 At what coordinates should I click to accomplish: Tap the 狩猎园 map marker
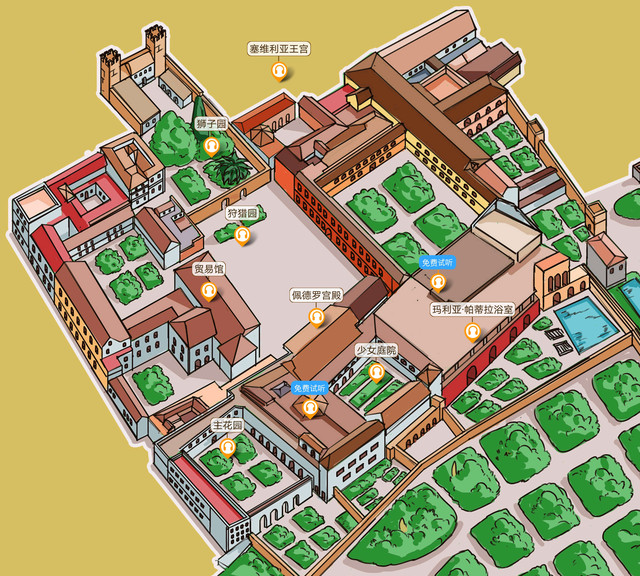point(242,236)
